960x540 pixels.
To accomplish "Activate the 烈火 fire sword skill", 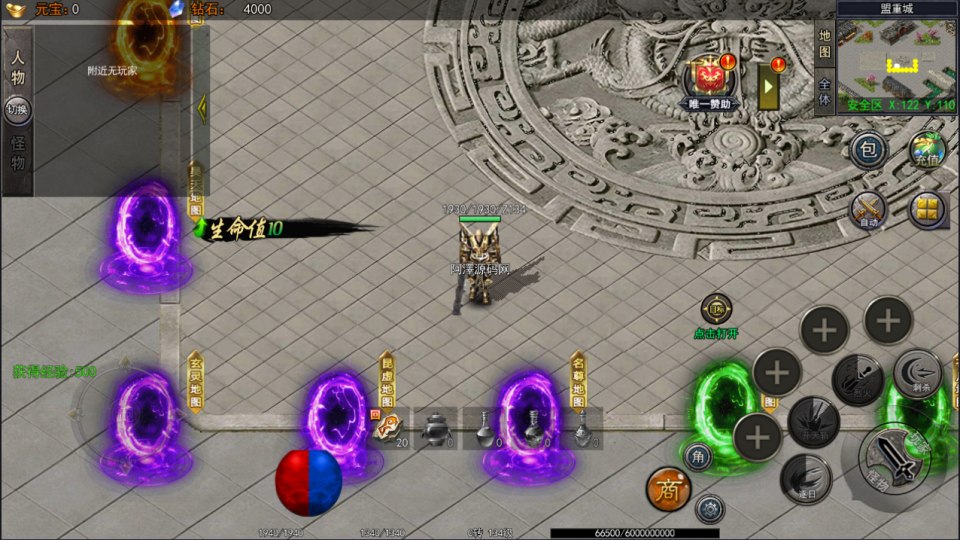I will pyautogui.click(x=857, y=378).
